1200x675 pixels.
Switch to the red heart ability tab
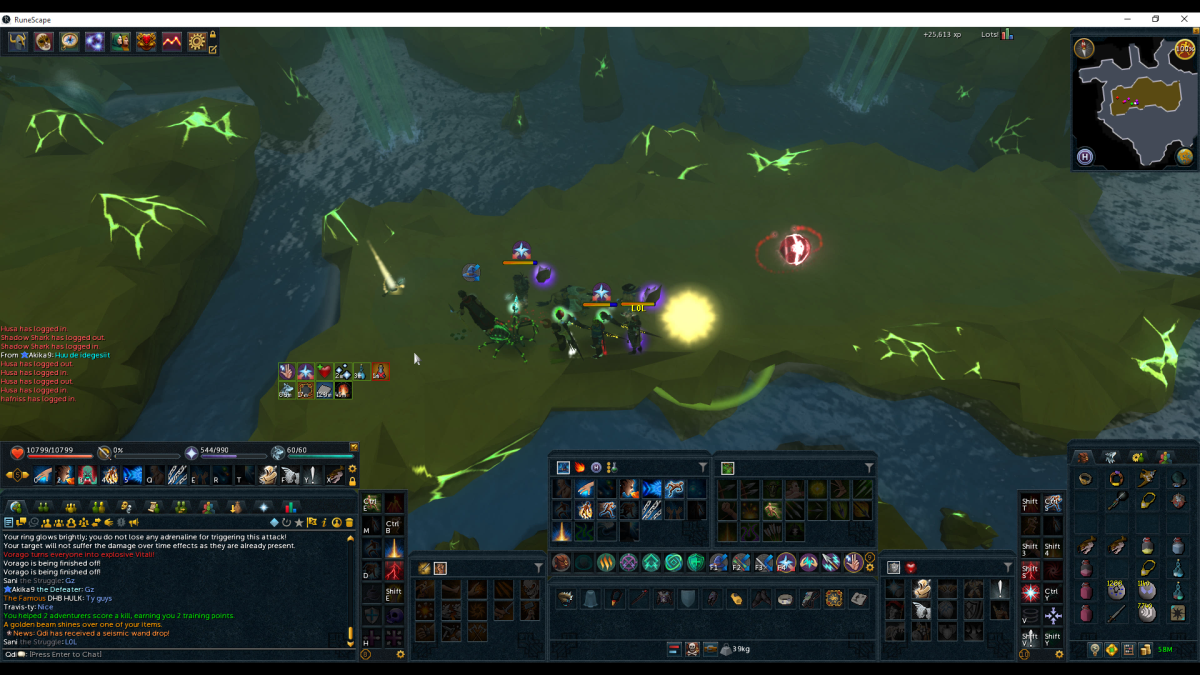(x=910, y=568)
